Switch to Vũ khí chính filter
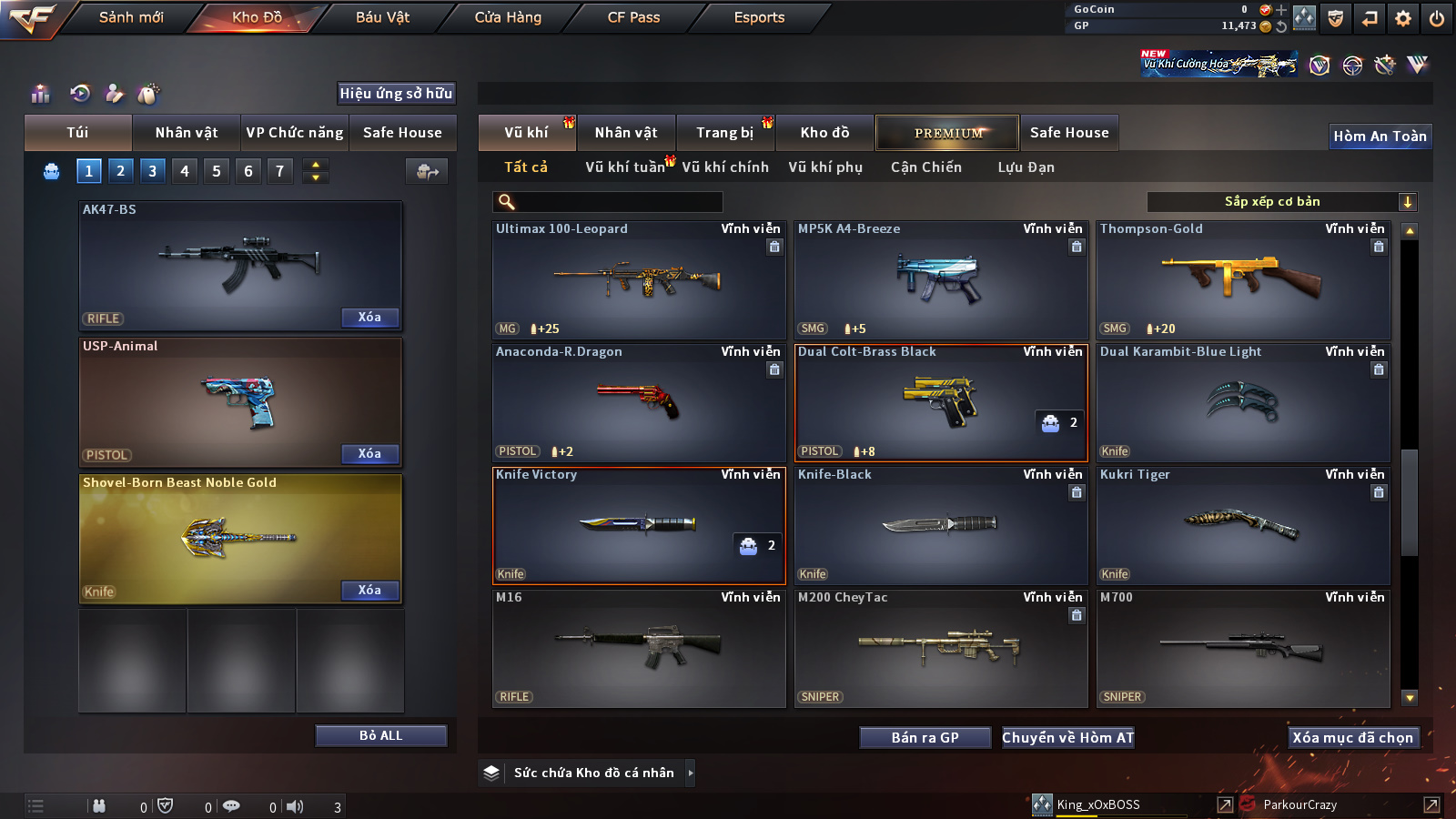This screenshot has width=1456, height=819. [725, 167]
